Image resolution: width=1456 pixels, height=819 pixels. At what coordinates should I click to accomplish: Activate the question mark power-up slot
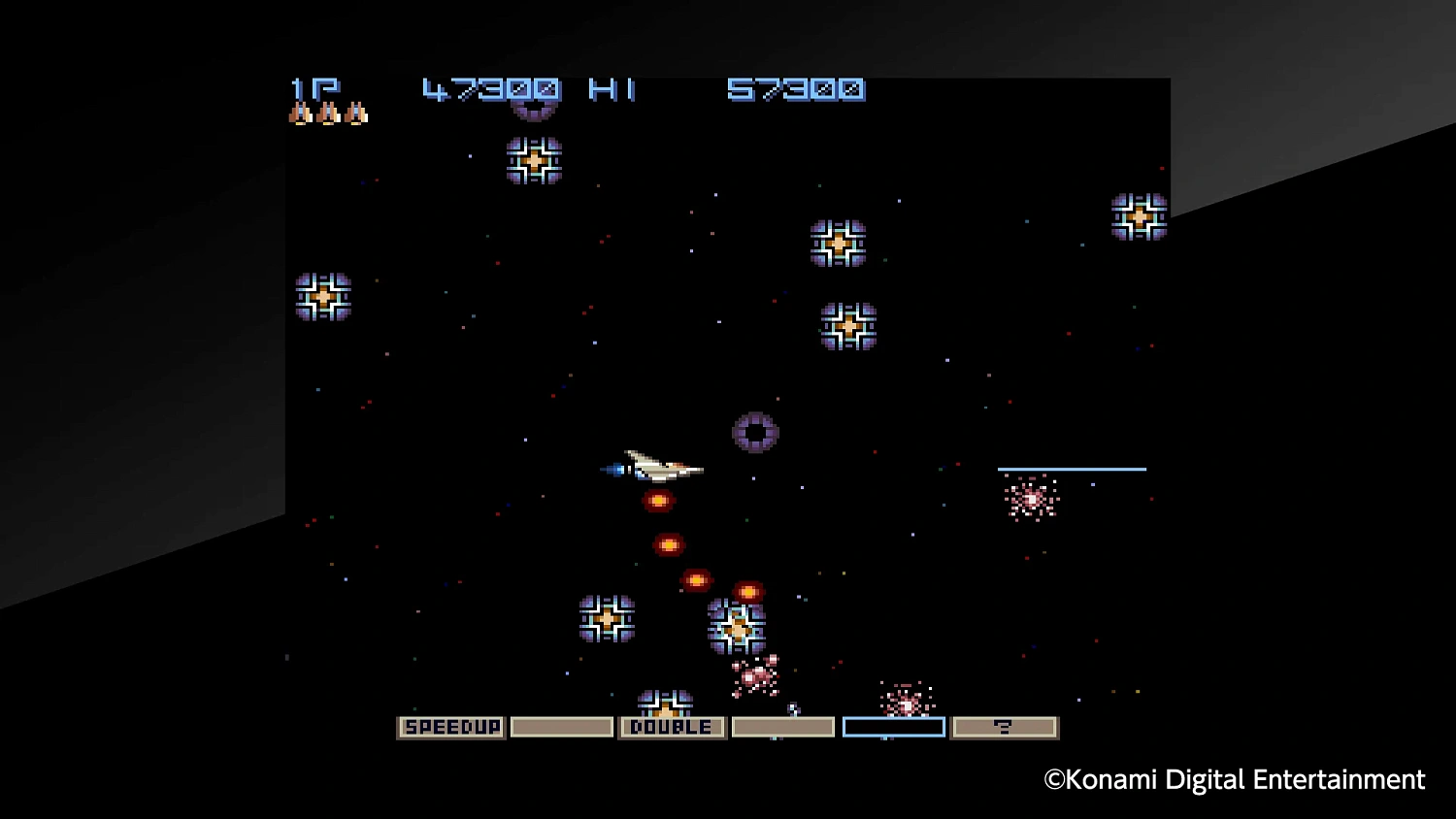1005,726
